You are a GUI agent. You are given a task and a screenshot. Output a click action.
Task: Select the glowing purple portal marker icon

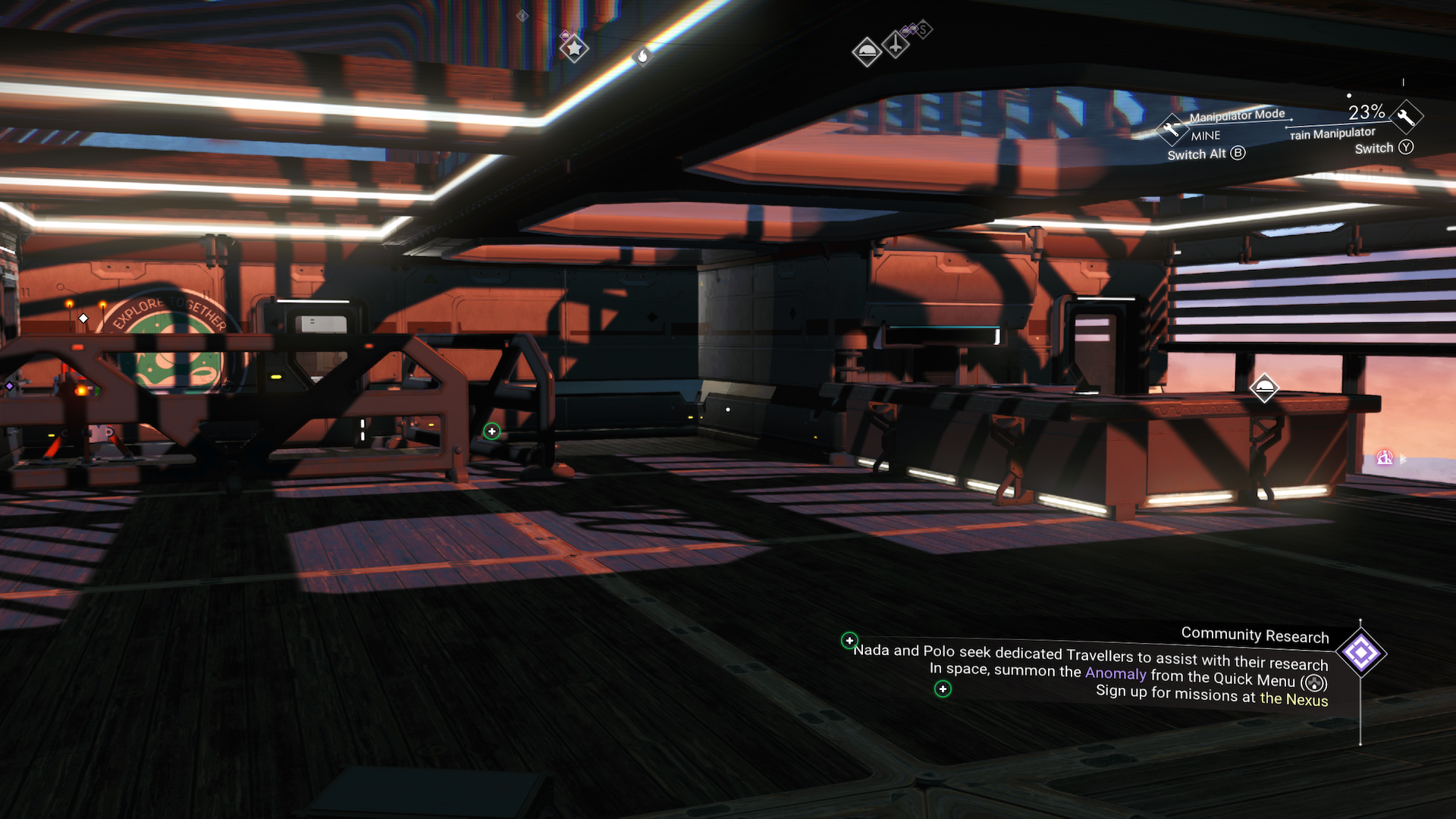click(x=1385, y=458)
